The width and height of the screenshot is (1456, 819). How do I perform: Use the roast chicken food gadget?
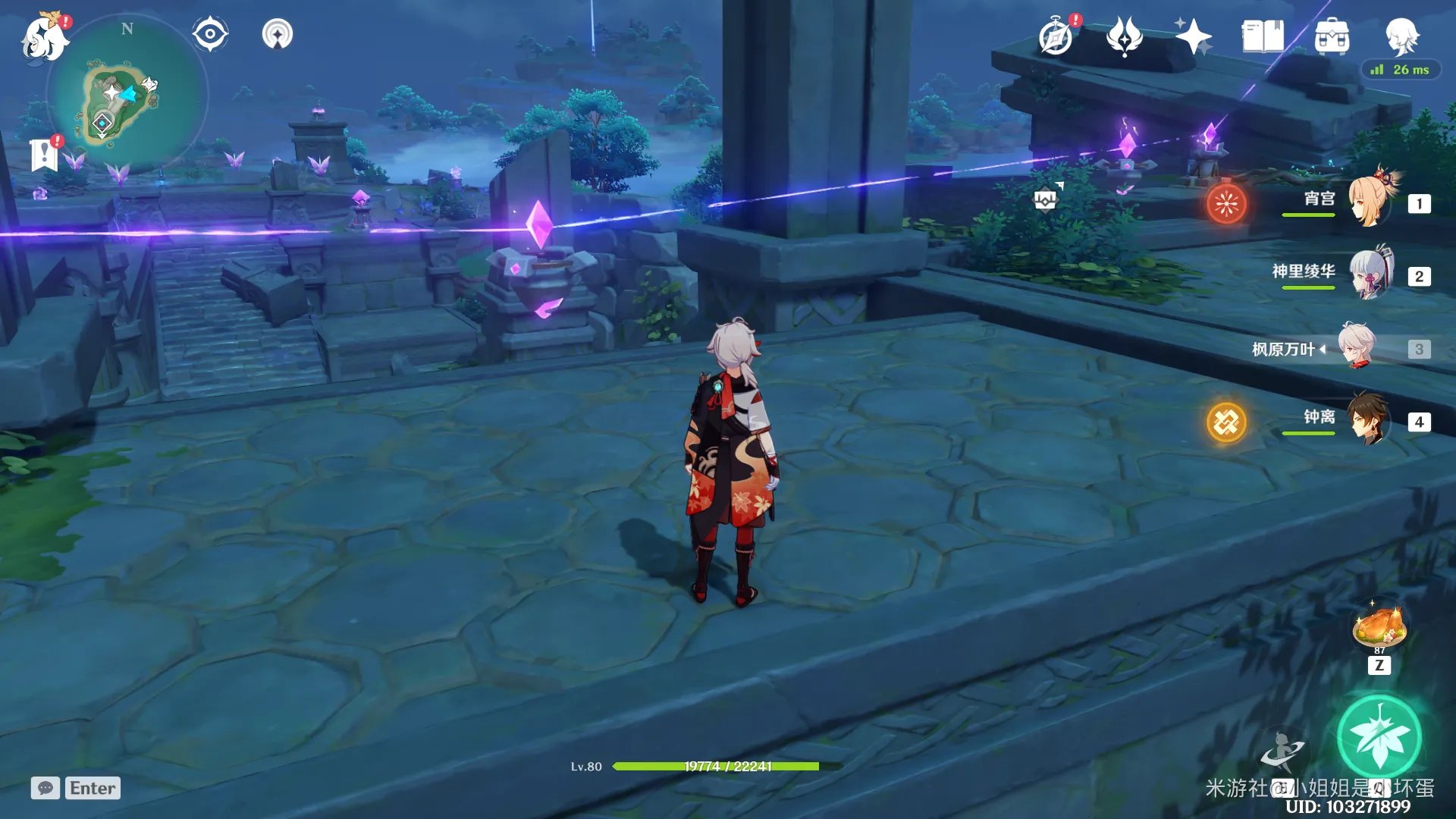pyautogui.click(x=1379, y=628)
